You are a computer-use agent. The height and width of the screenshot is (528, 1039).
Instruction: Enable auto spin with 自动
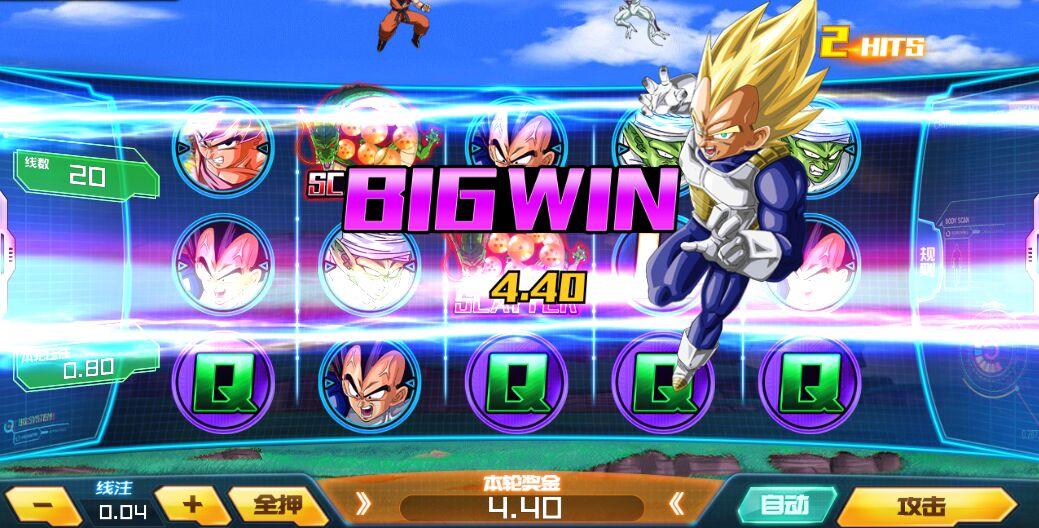787,505
